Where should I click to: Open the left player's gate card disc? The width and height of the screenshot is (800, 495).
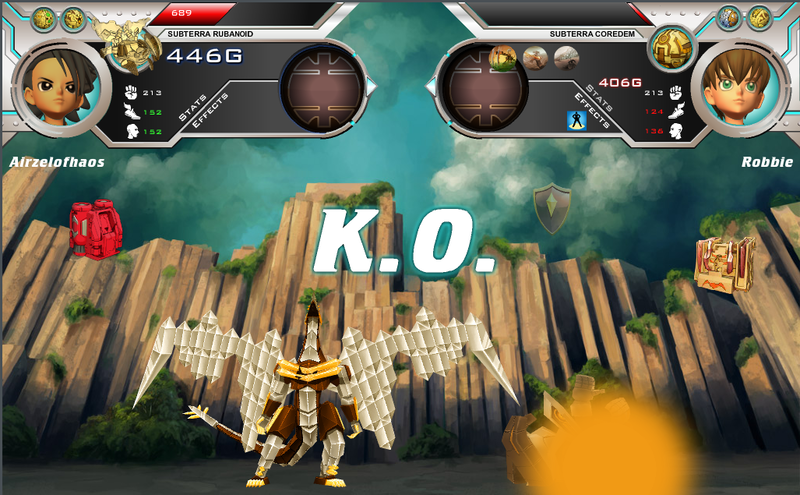point(320,89)
